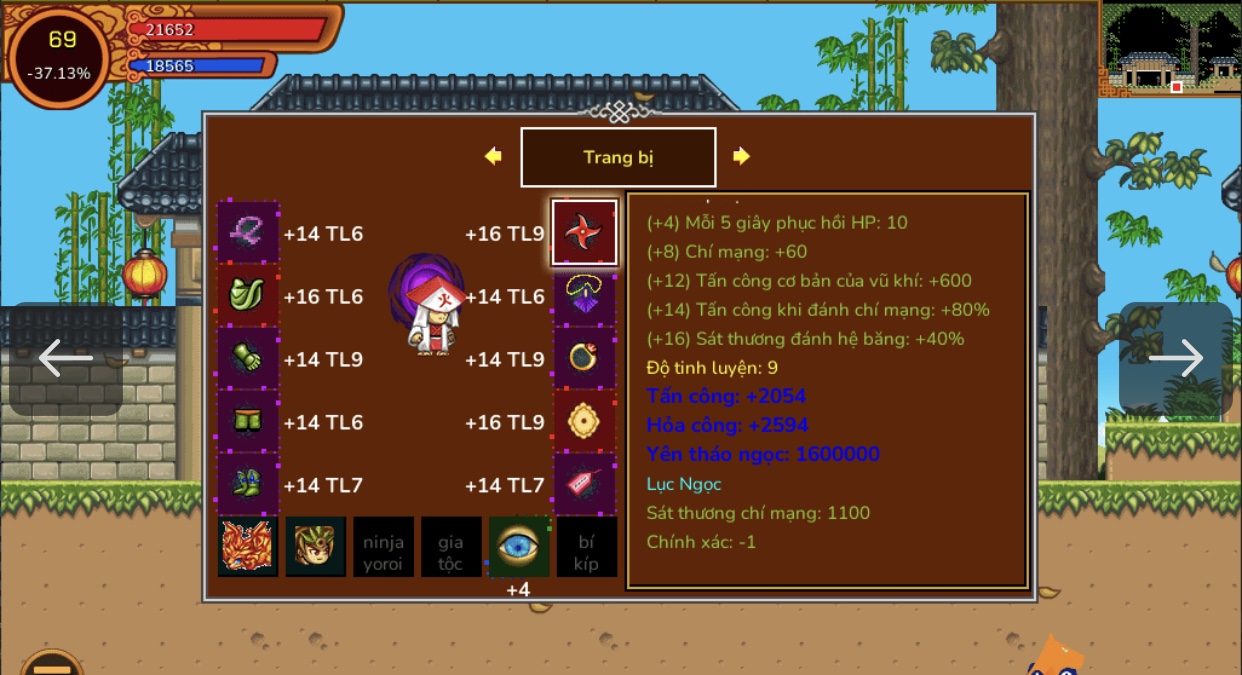Select the blue eye +4 slot
This screenshot has width=1242, height=675.
pyautogui.click(x=518, y=547)
